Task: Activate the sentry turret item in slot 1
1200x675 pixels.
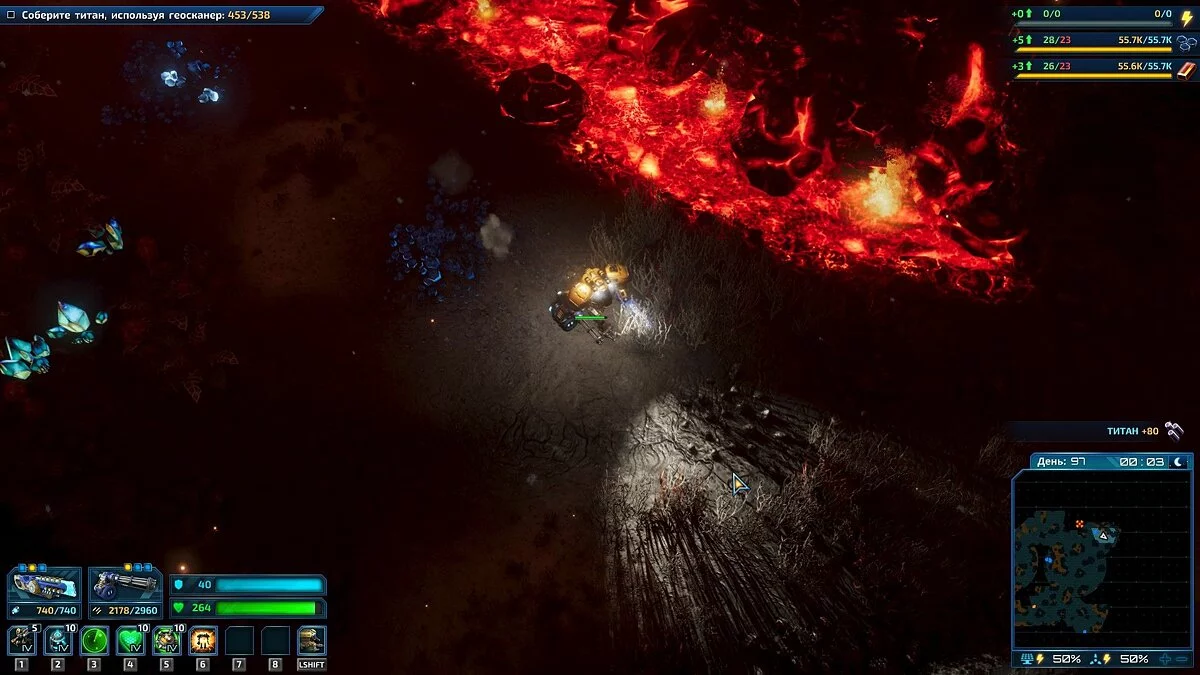Action: click(21, 640)
